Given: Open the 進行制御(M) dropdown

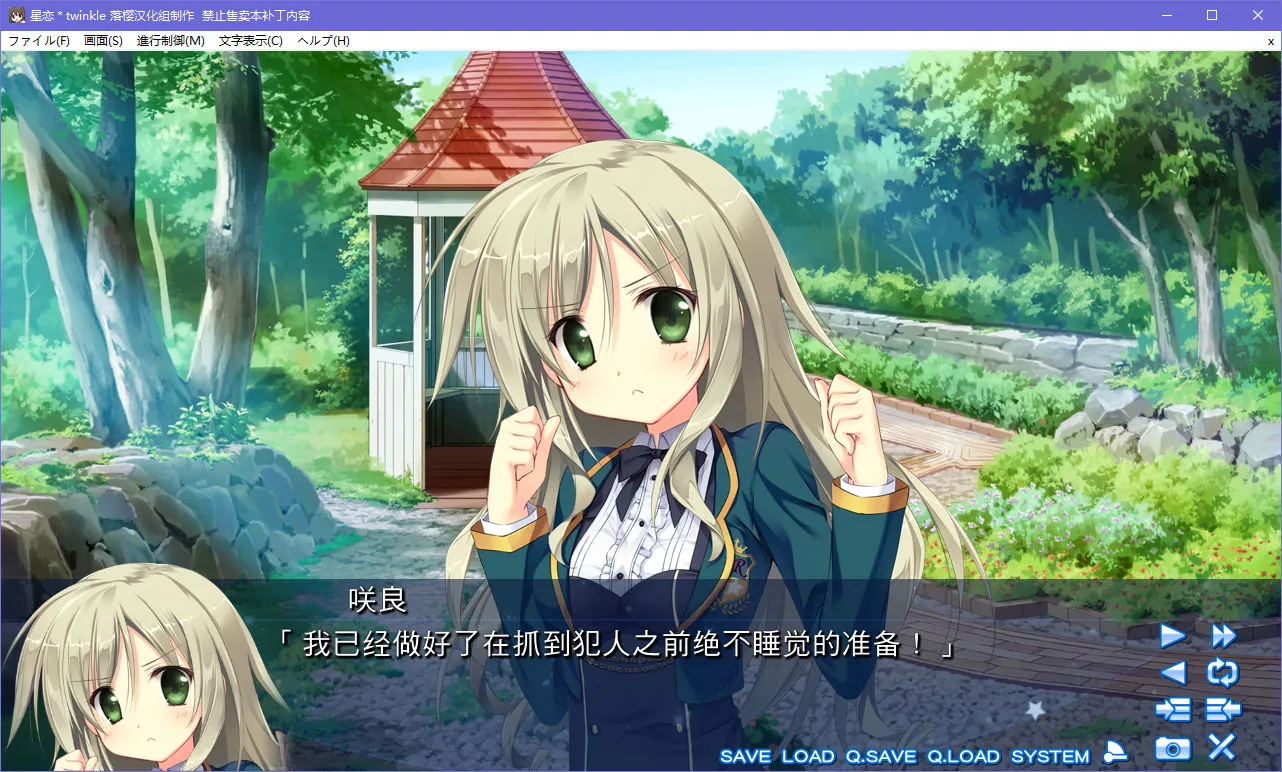Looking at the screenshot, I should 170,40.
